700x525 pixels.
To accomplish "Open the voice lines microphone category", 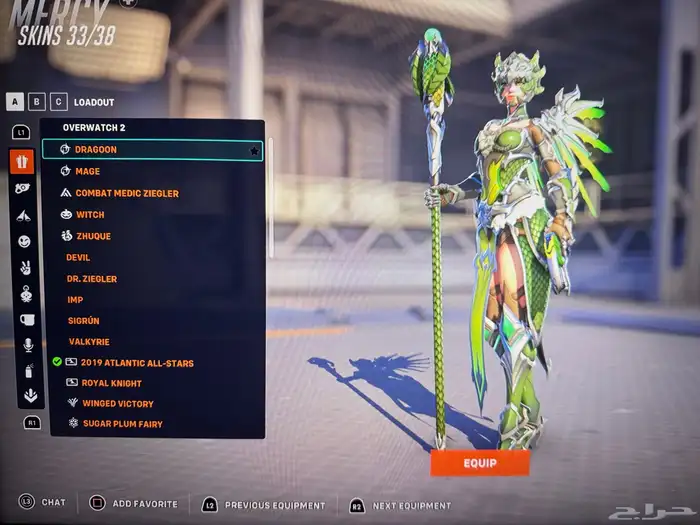I will (x=27, y=344).
